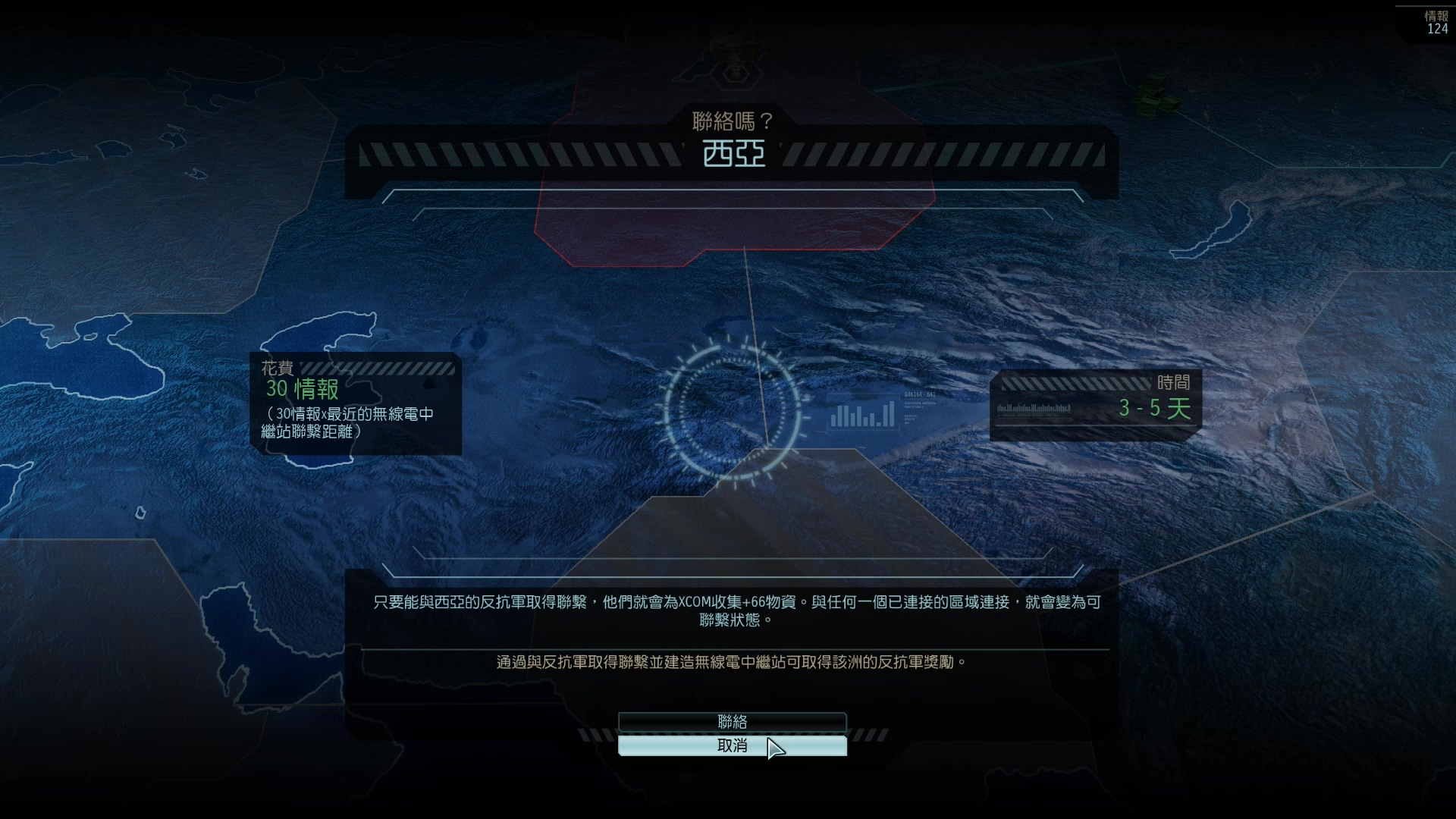Toggle the hatched stripe bar left of 西亞
This screenshot has width=1456, height=819.
tap(516, 154)
